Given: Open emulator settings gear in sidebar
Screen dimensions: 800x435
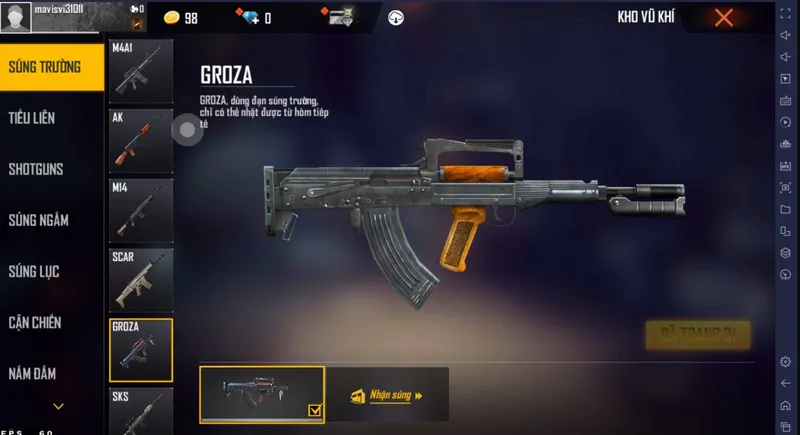Looking at the screenshot, I should point(785,361).
